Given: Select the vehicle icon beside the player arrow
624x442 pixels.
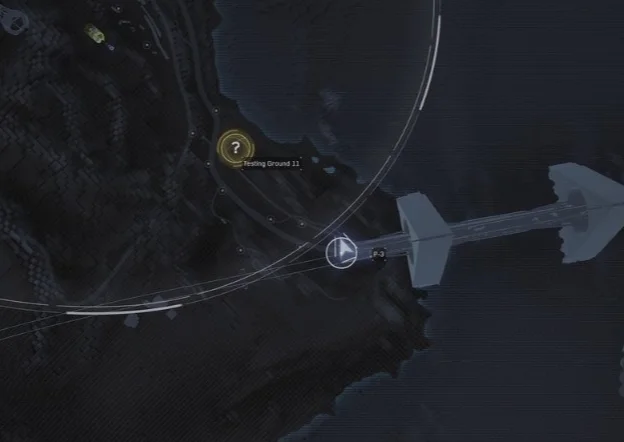Looking at the screenshot, I should pyautogui.click(x=378, y=255).
